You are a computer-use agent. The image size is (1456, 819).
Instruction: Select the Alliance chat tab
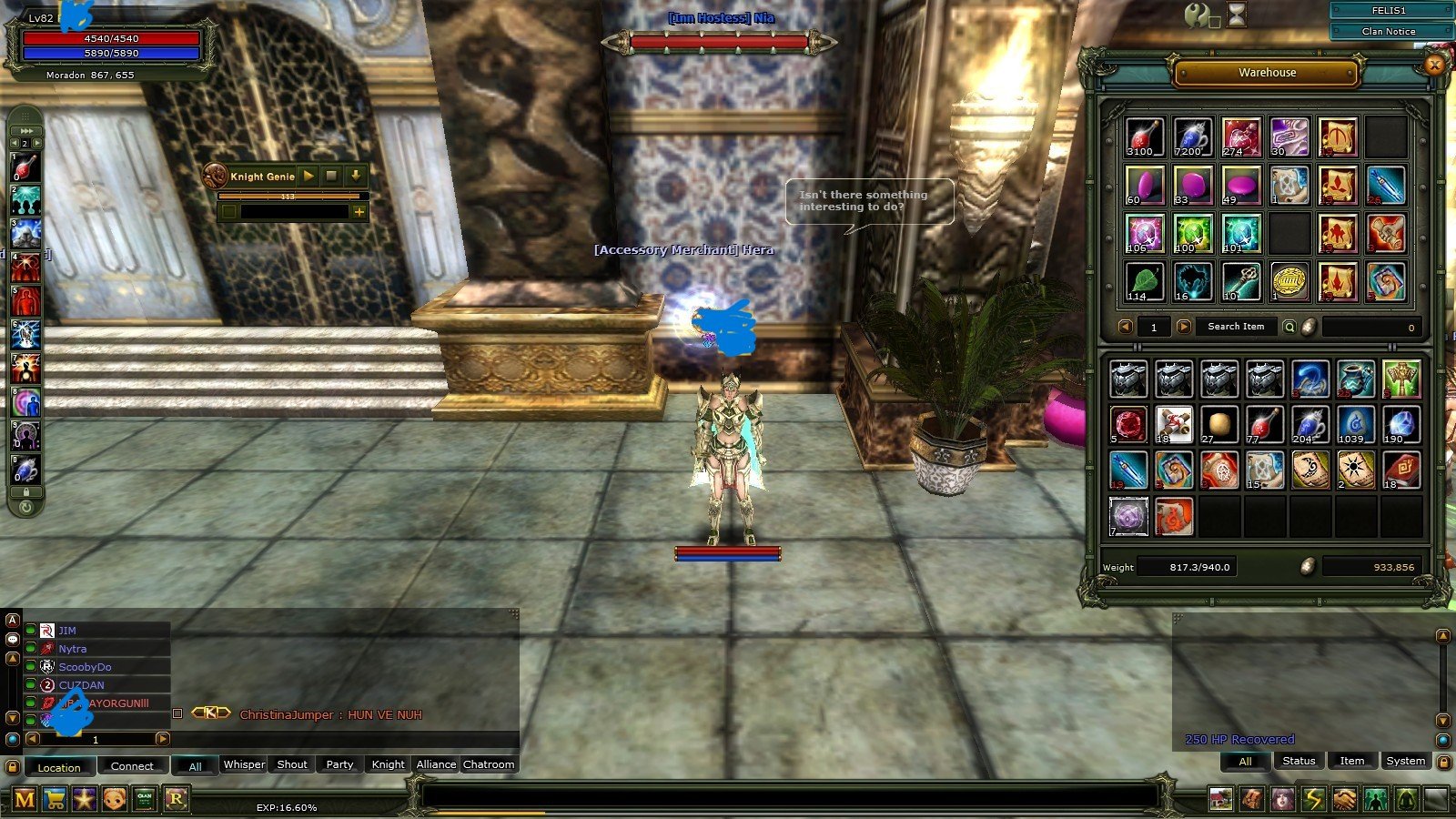[x=436, y=765]
